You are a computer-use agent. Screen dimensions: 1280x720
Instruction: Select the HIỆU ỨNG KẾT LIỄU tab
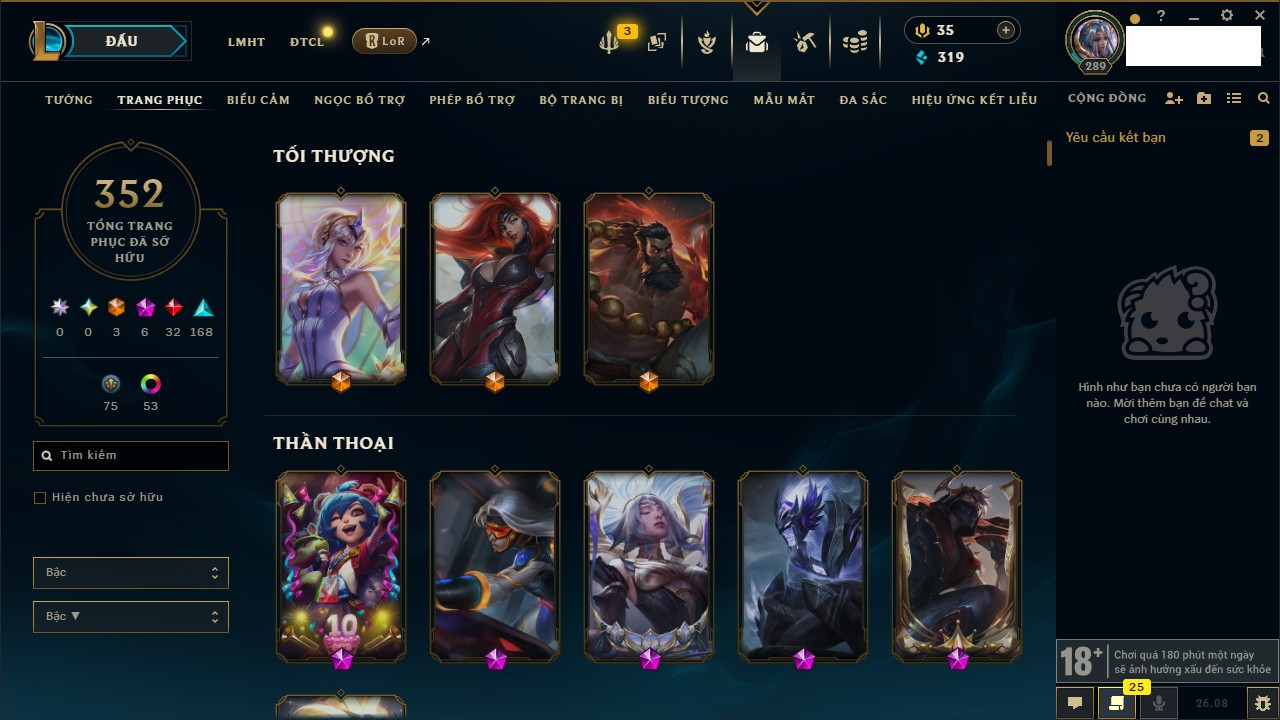click(974, 100)
